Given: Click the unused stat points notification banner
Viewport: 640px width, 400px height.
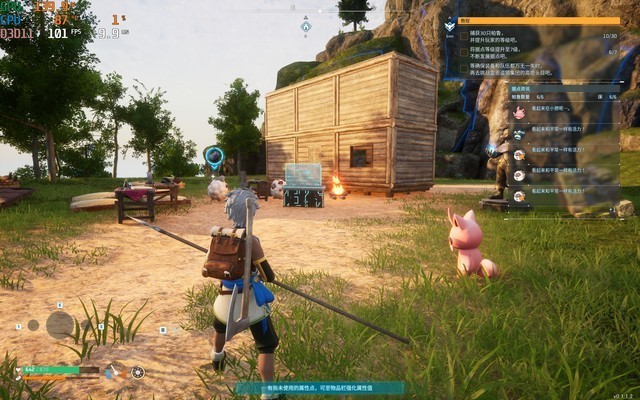Looking at the screenshot, I should coord(318,388).
